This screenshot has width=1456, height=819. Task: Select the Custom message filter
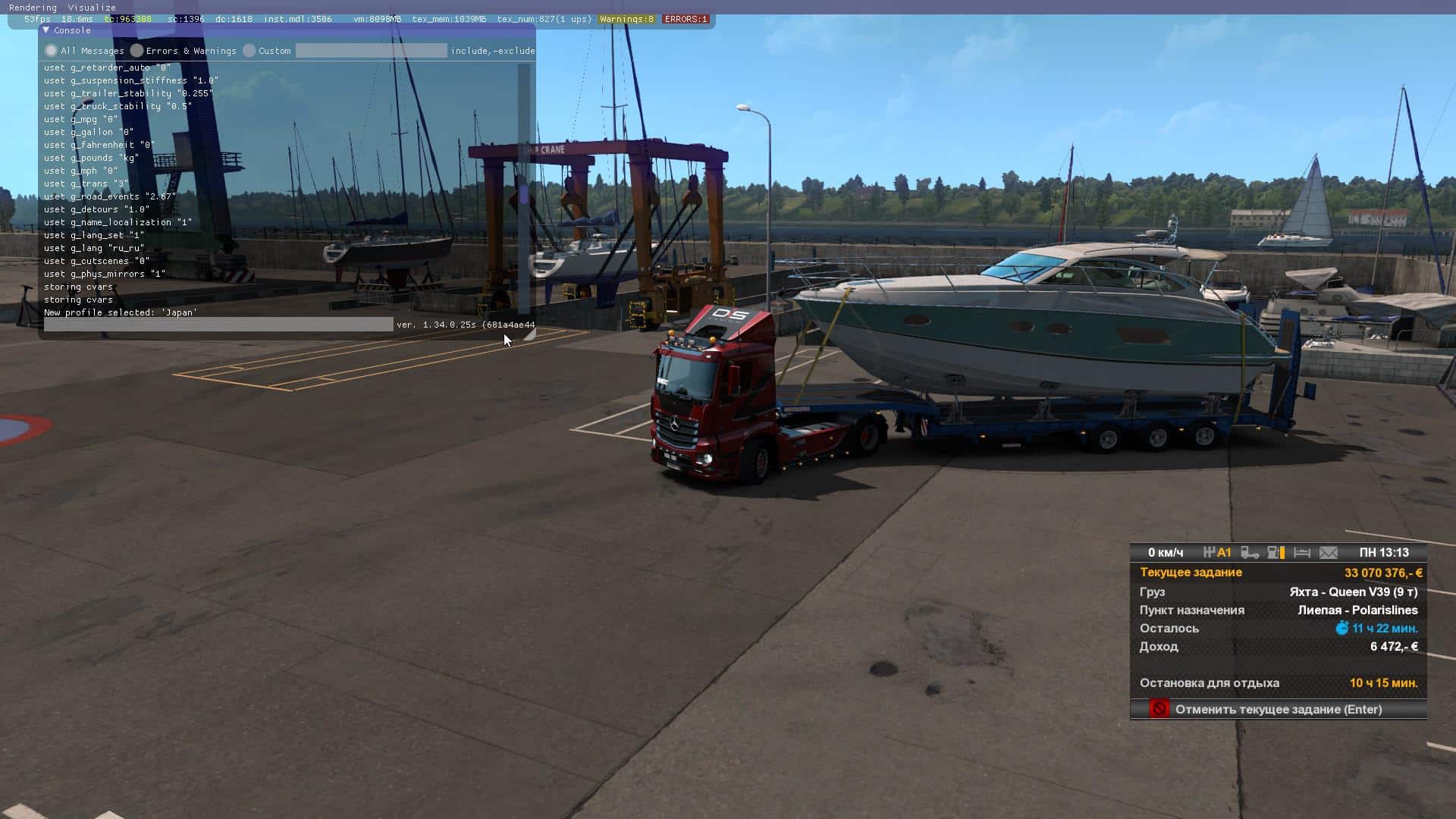[249, 51]
